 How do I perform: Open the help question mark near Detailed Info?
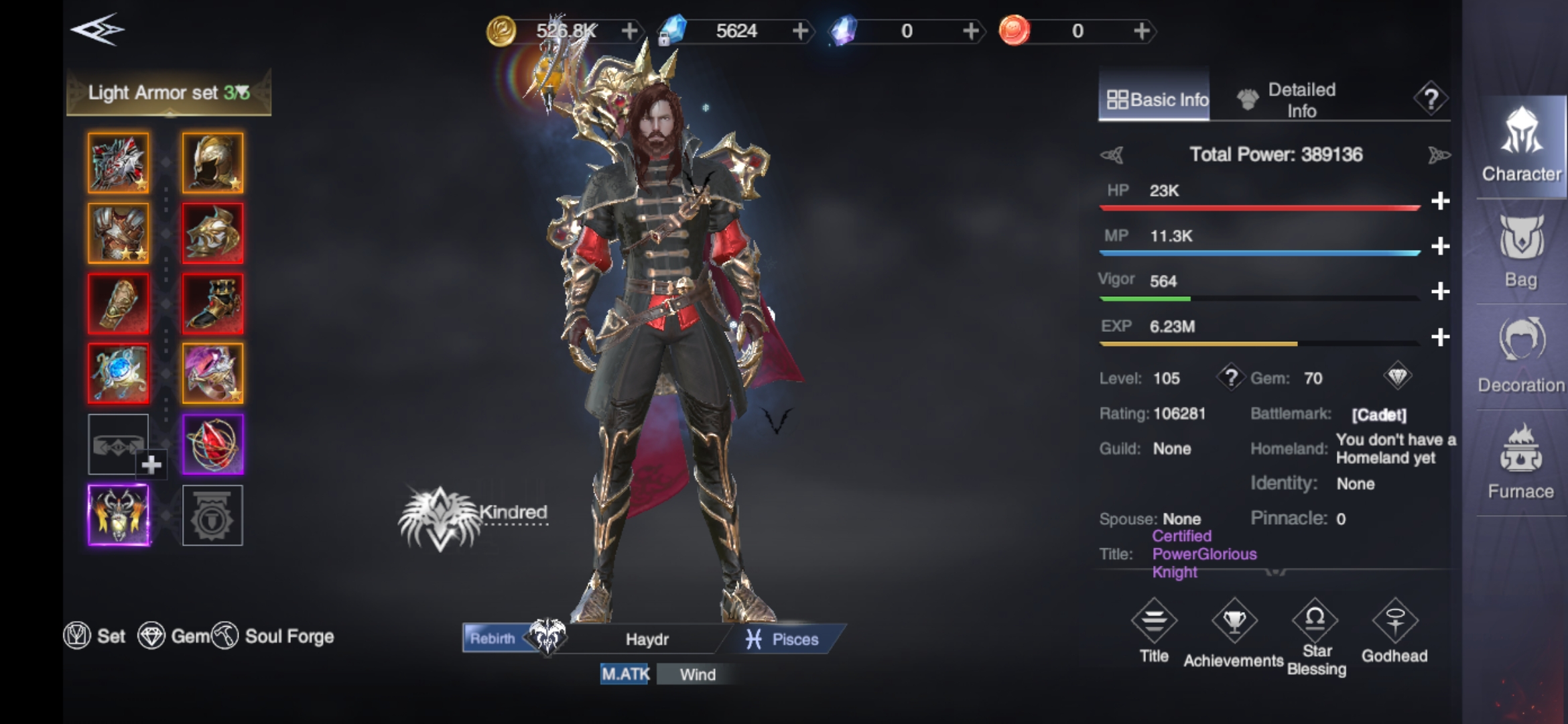coord(1431,99)
